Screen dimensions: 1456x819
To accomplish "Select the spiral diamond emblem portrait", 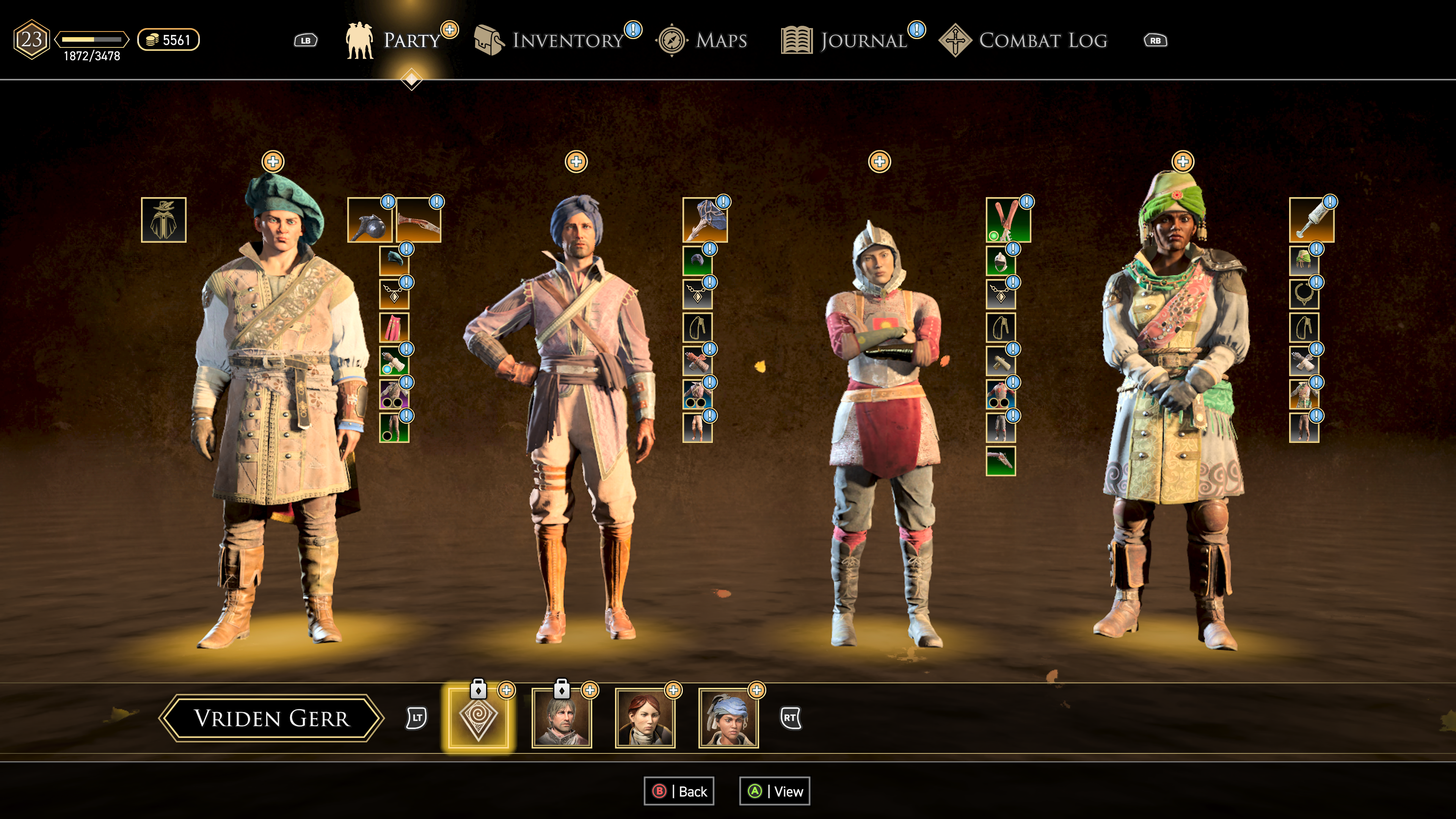I will point(478,718).
